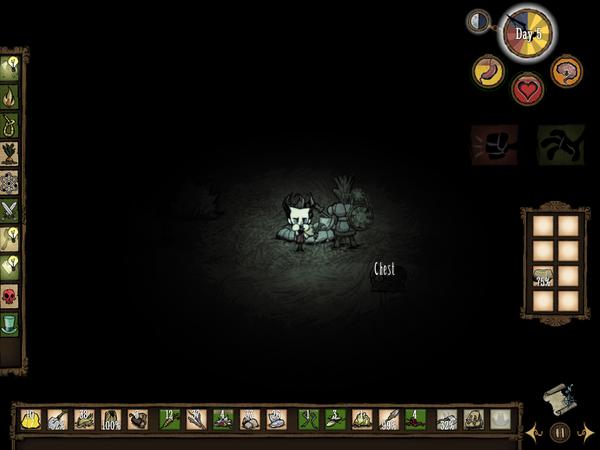Screen dimensions: 600x450
Task: Open the fire crafting tab
Action: (x=10, y=97)
